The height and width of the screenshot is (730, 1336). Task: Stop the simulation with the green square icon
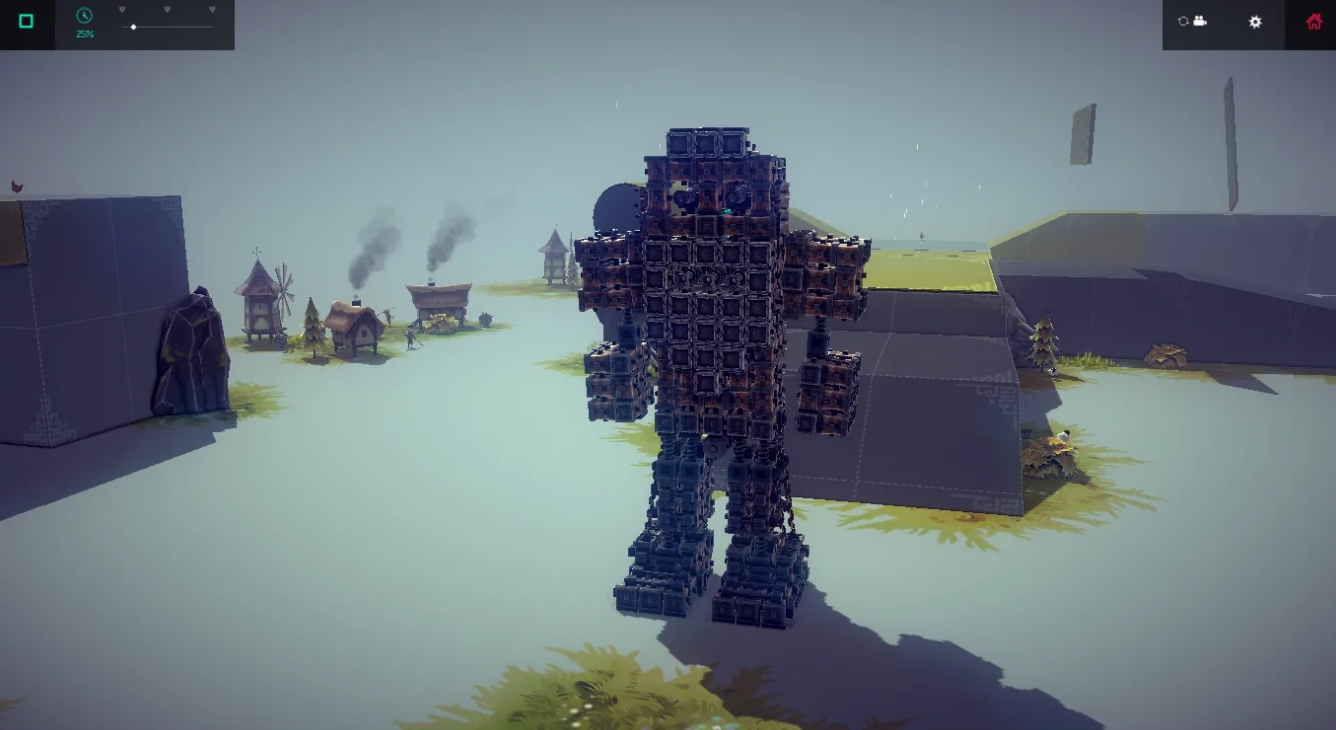click(x=25, y=20)
